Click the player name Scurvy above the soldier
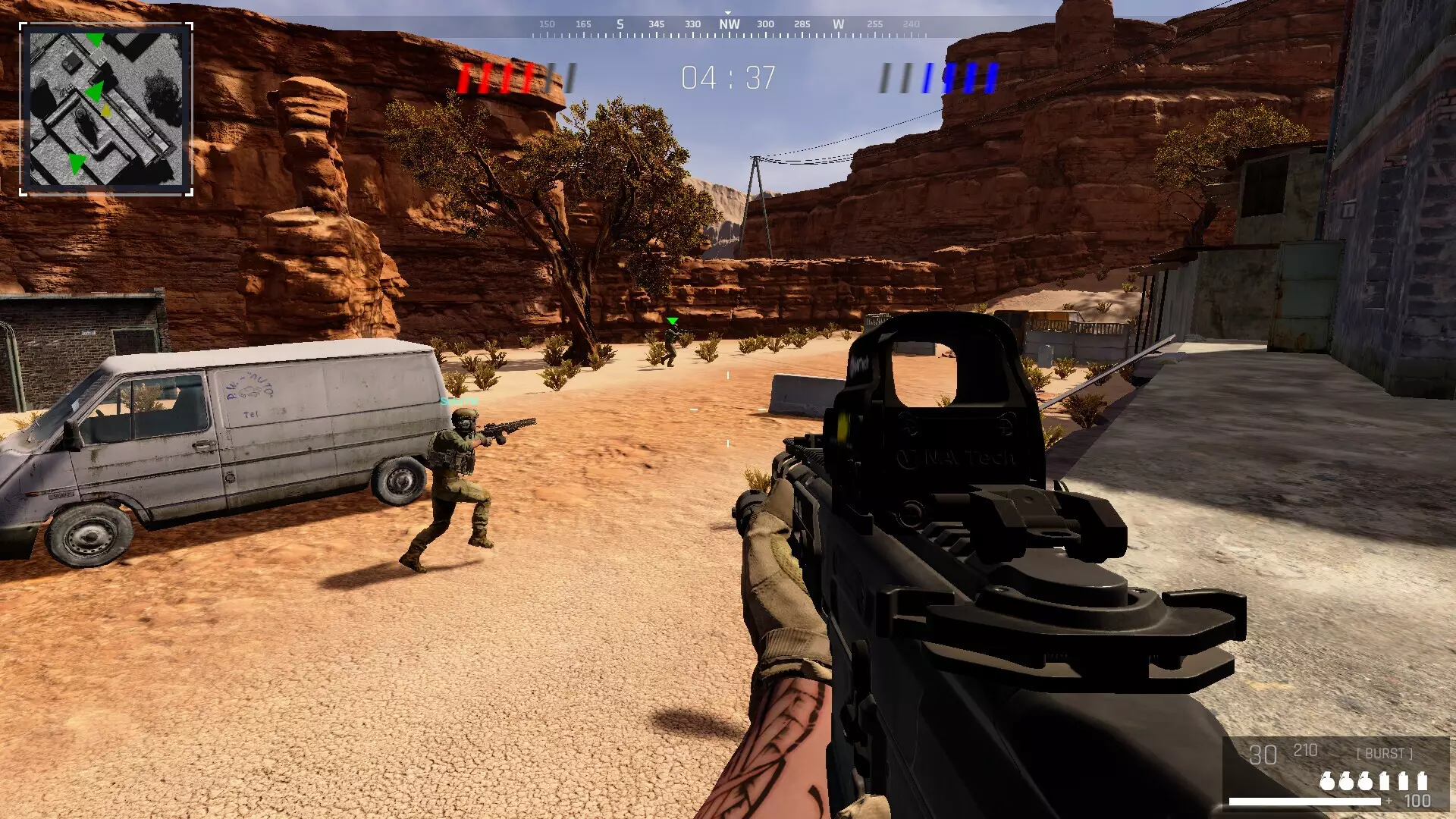Viewport: 1456px width, 819px height. click(x=459, y=400)
